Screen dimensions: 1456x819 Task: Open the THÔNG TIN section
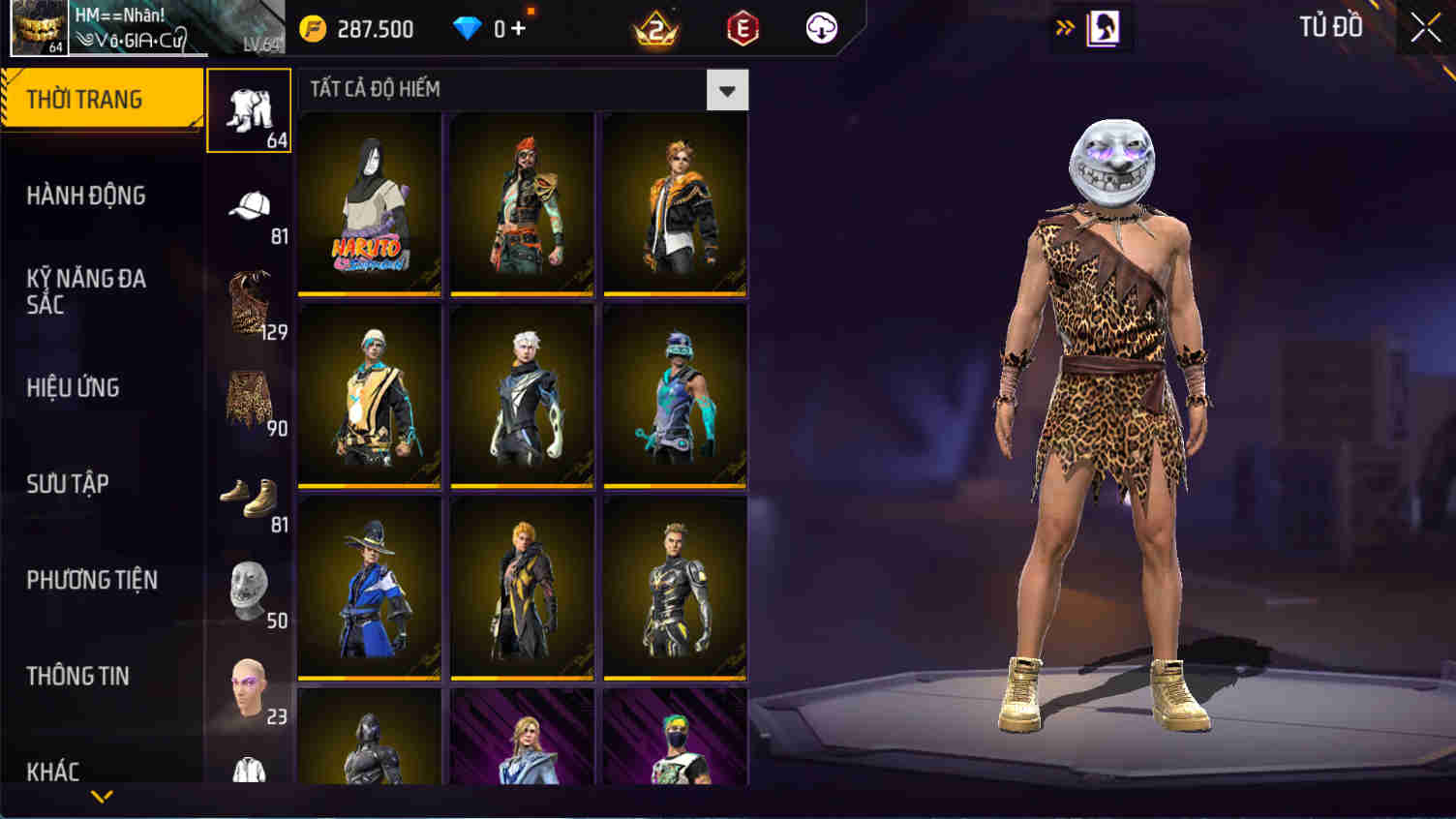pos(77,676)
